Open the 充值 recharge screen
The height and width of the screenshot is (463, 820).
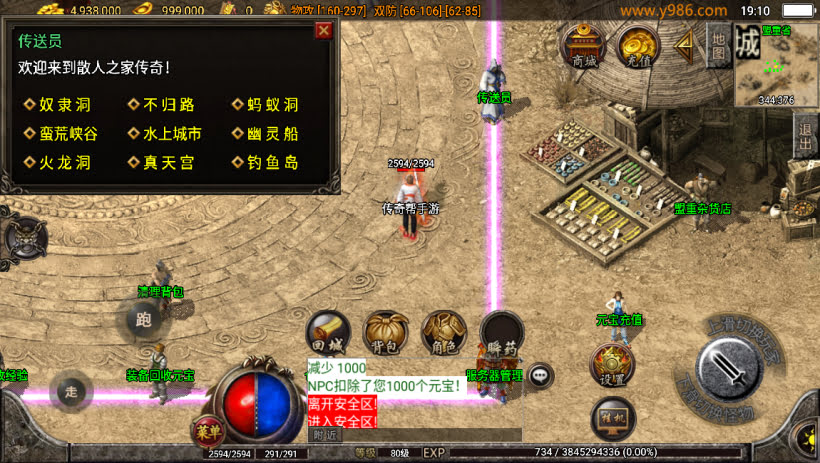point(638,45)
